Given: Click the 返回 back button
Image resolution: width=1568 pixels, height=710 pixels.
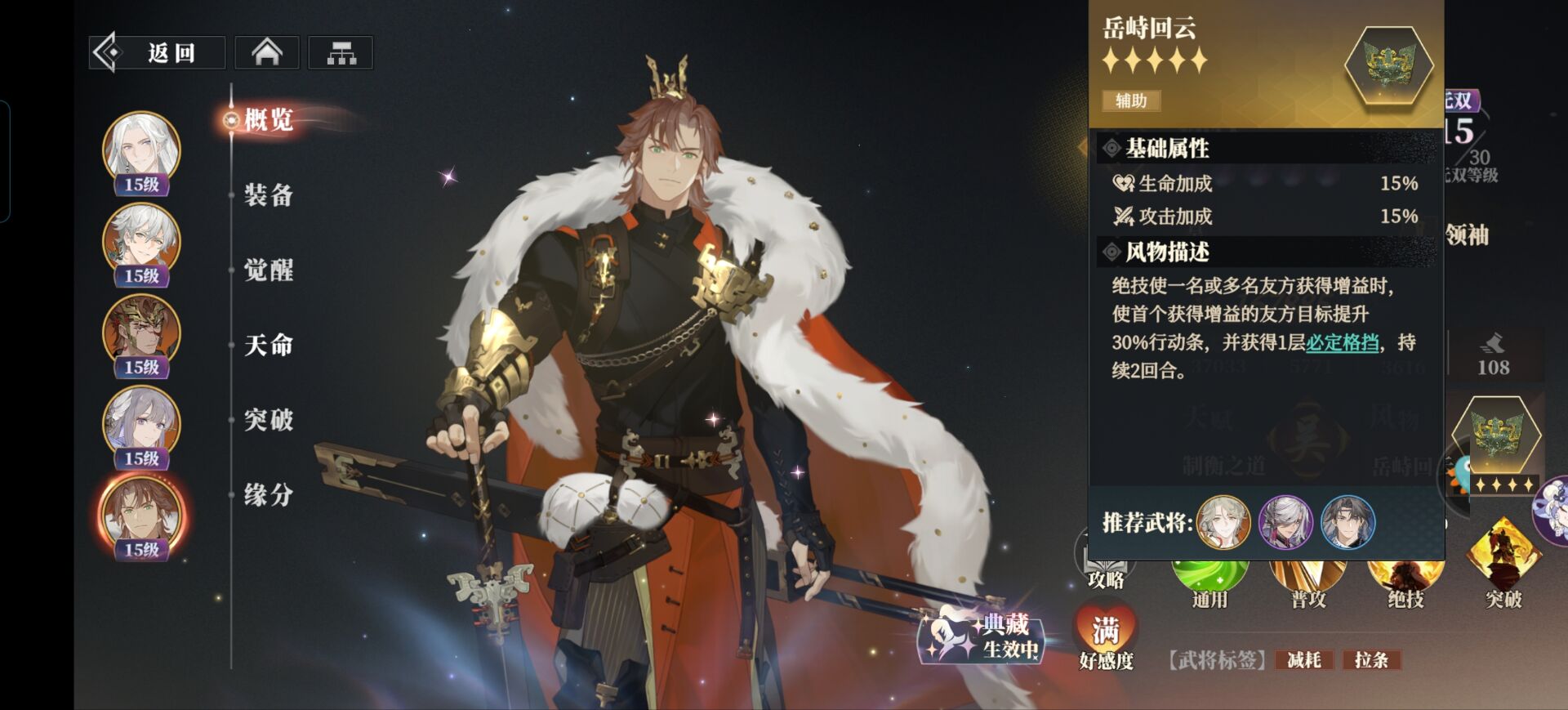Looking at the screenshot, I should (x=157, y=53).
